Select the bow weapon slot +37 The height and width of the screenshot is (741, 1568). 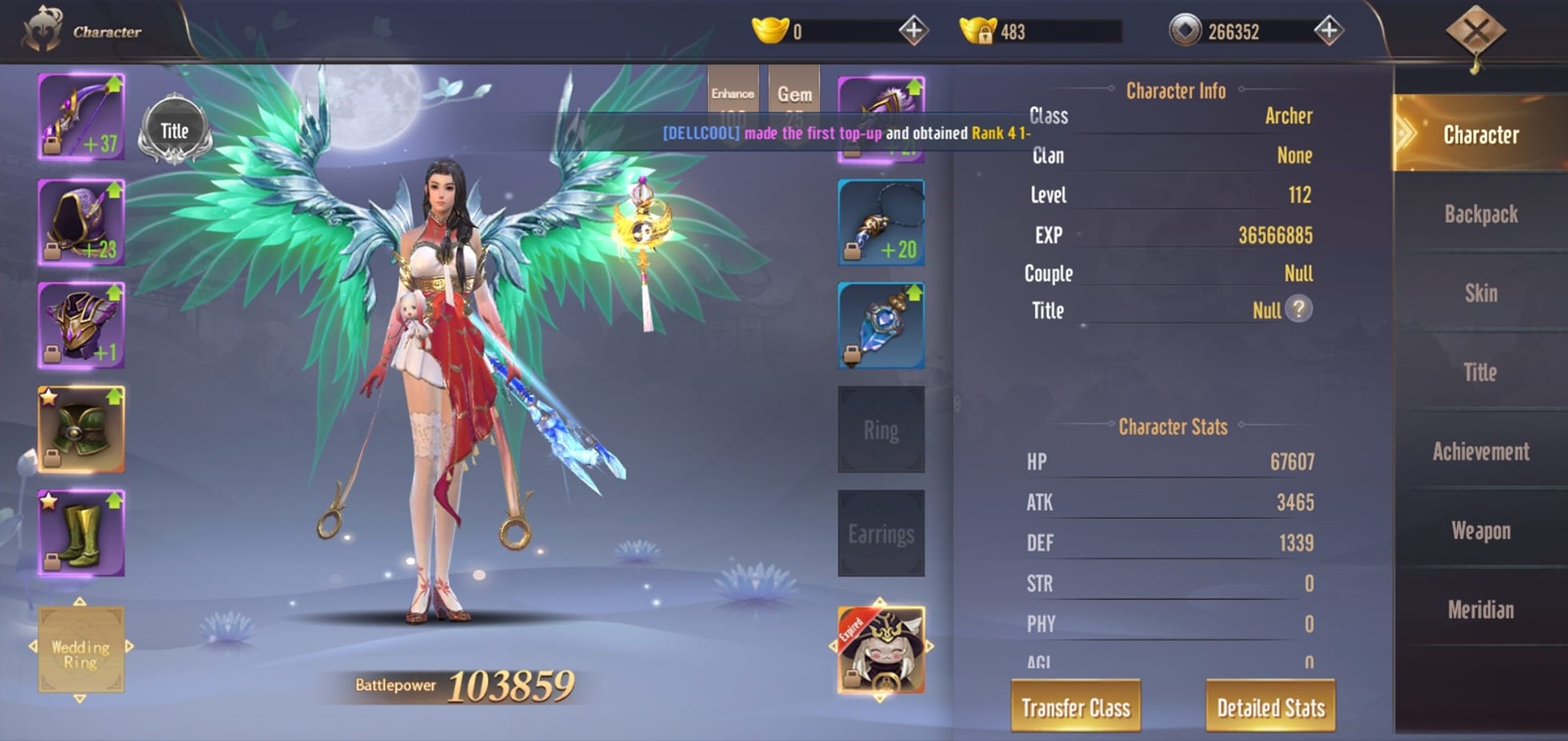click(81, 117)
